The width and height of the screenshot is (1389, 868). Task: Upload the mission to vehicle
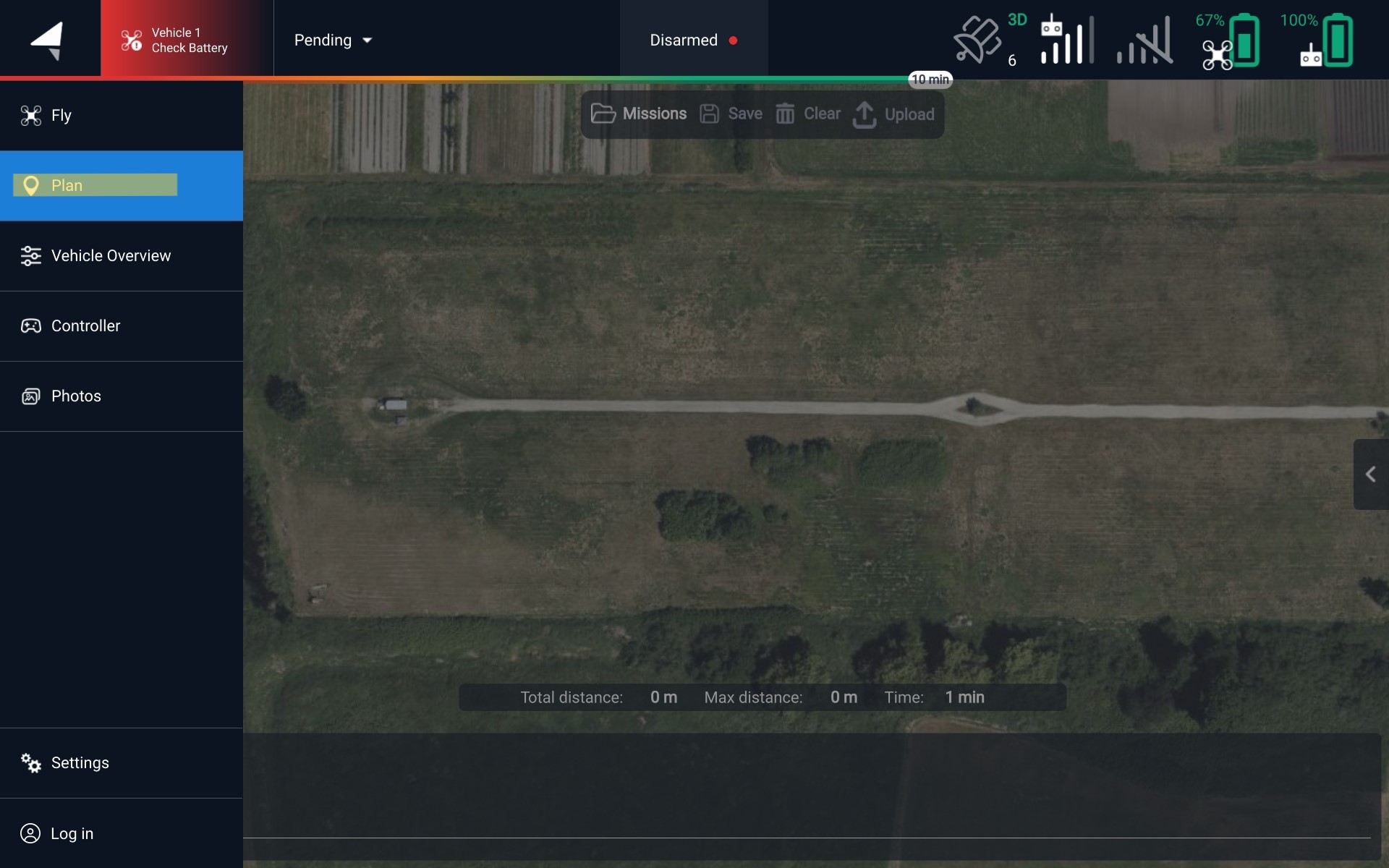pyautogui.click(x=894, y=114)
